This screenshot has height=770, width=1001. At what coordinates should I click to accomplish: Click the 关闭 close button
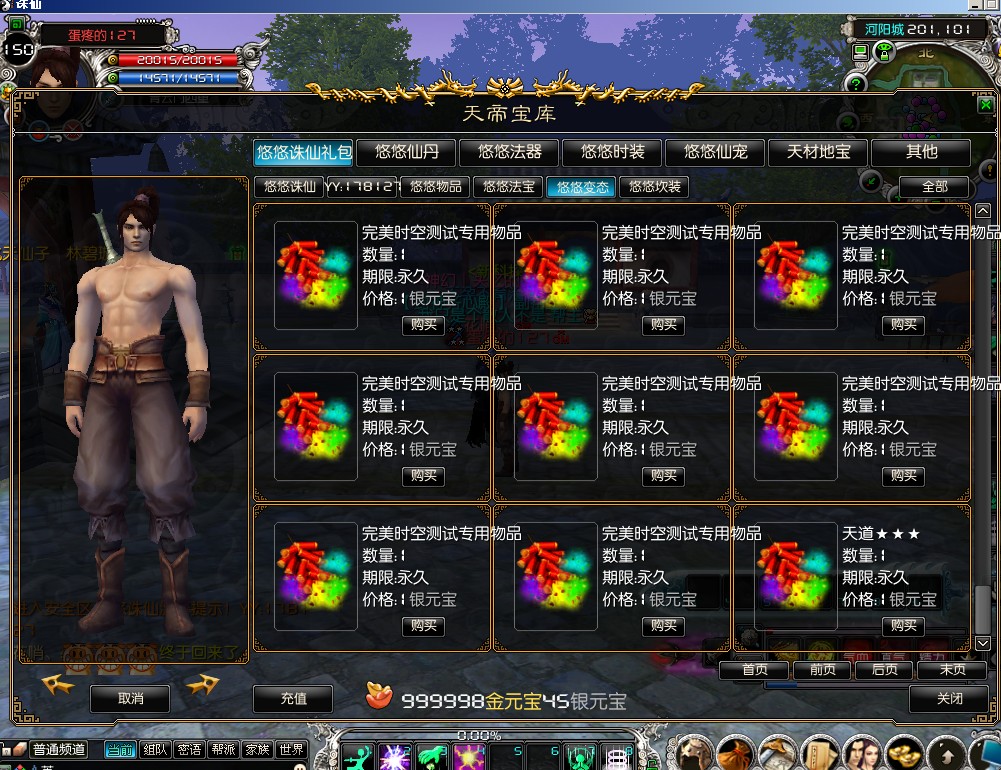[949, 699]
